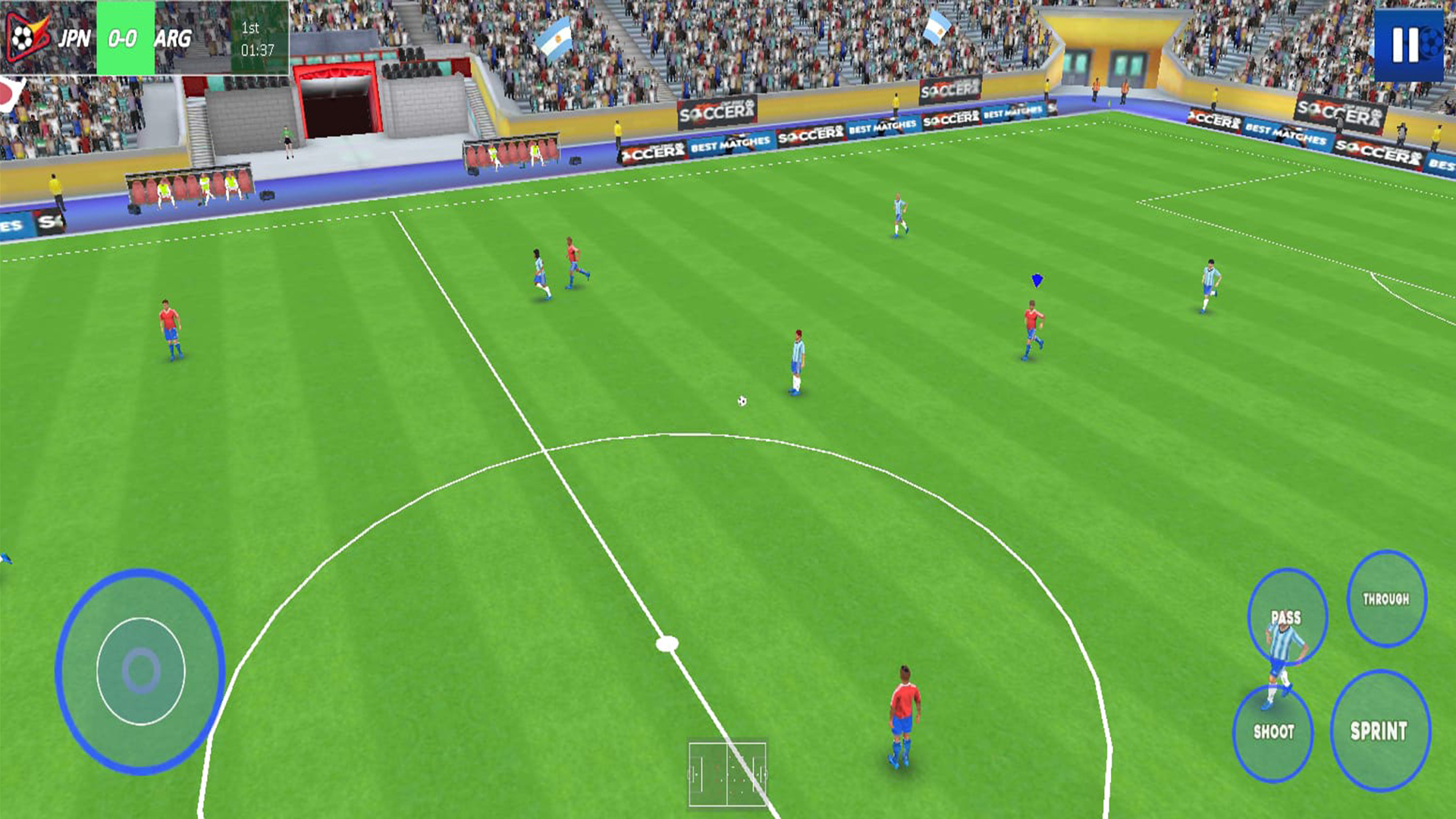Tap the soccer ball on the pitch
This screenshot has height=819, width=1456.
[x=741, y=400]
